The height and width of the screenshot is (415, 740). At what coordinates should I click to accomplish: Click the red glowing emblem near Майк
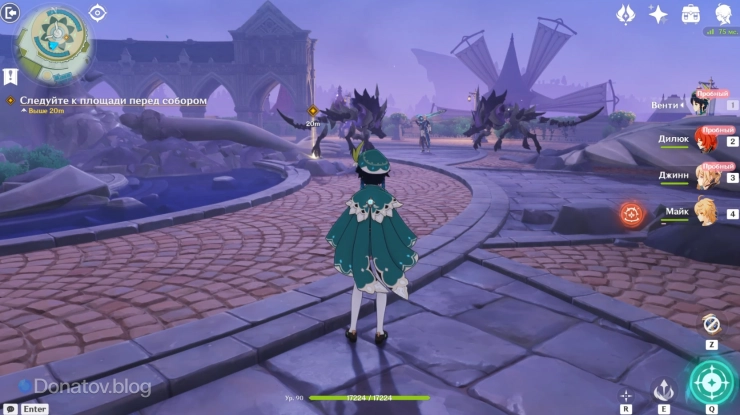pos(631,213)
